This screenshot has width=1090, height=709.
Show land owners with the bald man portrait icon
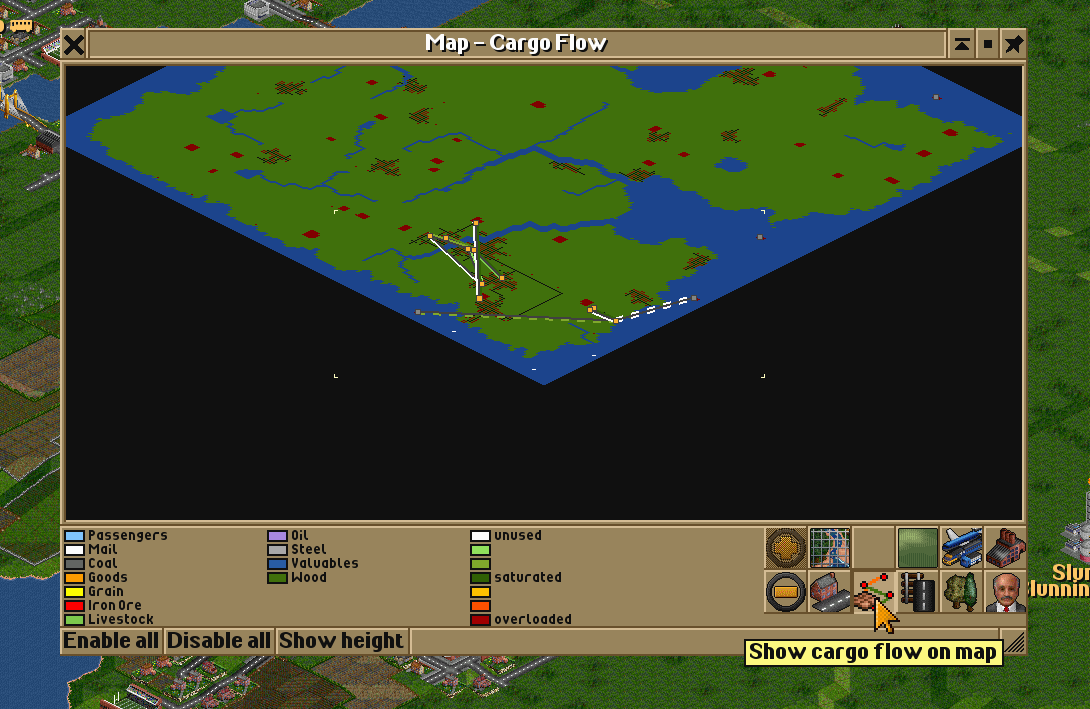[1005, 592]
